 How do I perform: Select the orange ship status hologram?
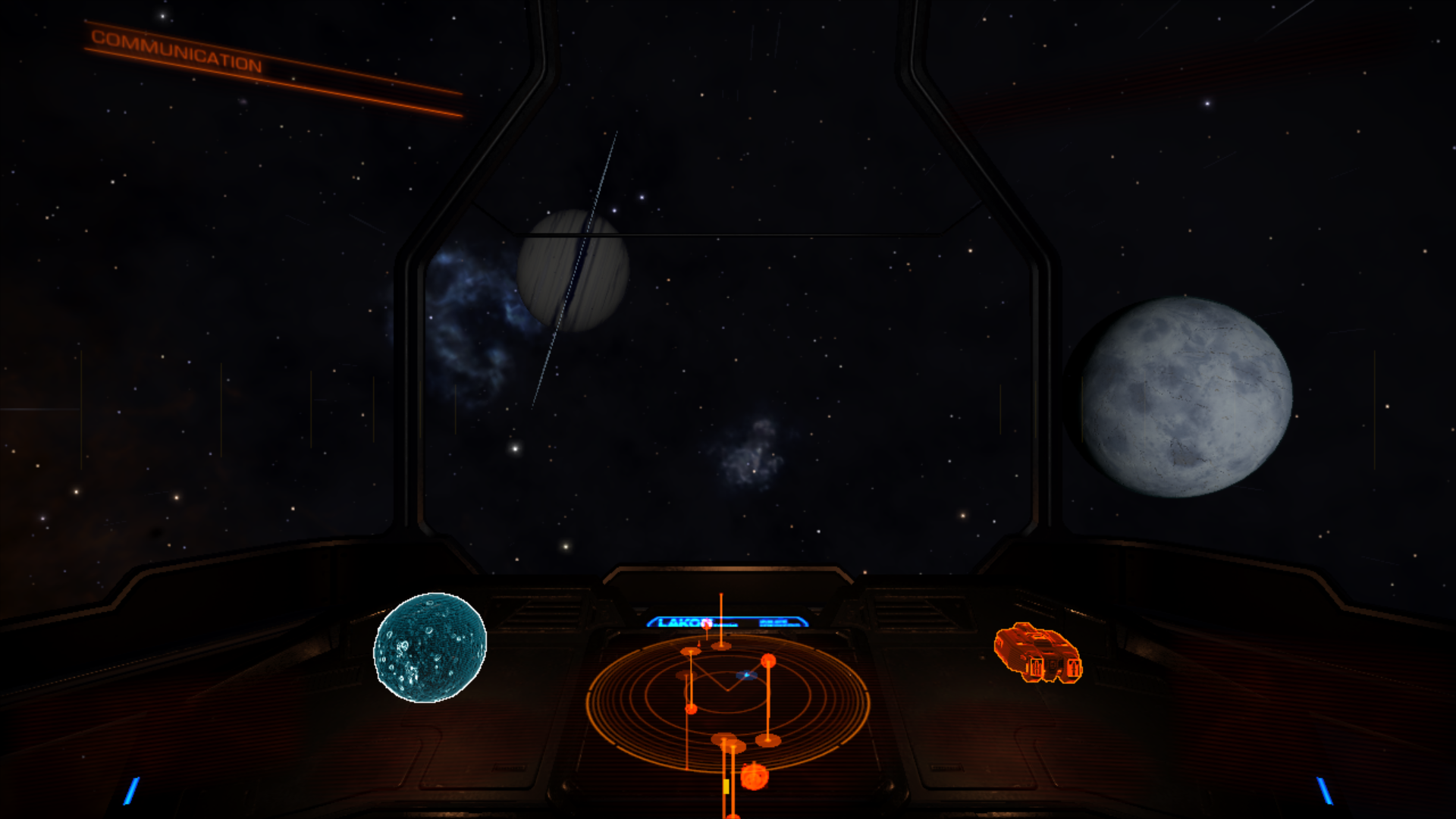pyautogui.click(x=1037, y=653)
